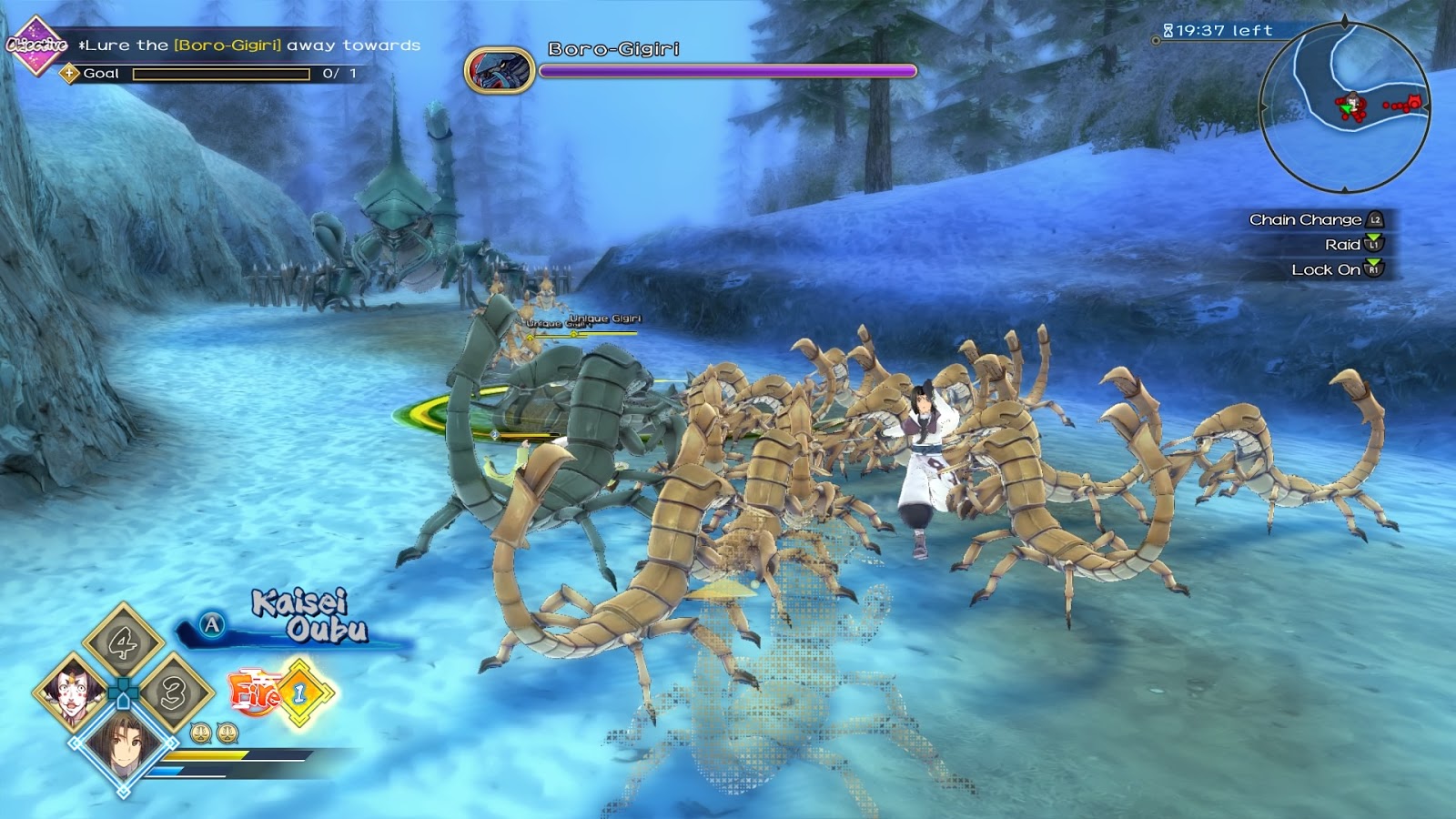Select the diamond slot numbered 4
The height and width of the screenshot is (819, 1456).
[123, 643]
